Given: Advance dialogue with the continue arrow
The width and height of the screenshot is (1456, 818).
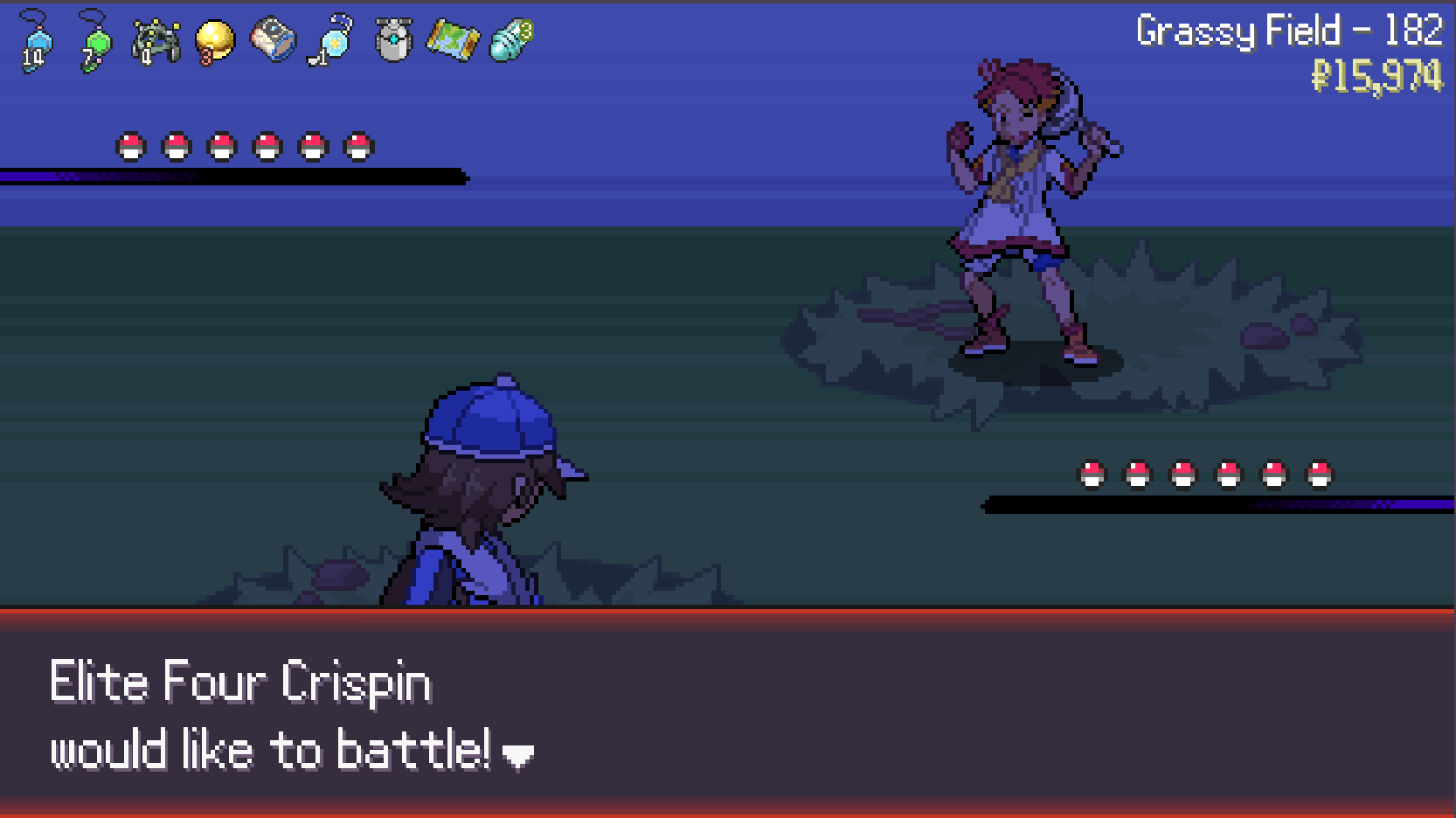Looking at the screenshot, I should 518,756.
